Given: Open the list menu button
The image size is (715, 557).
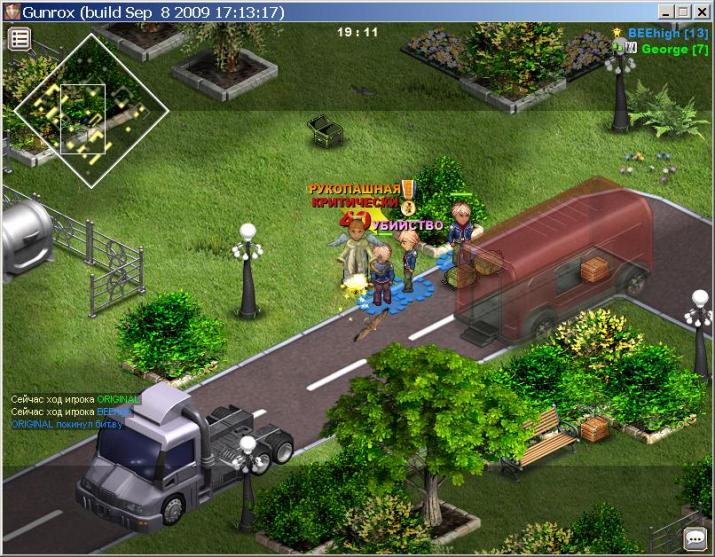Looking at the screenshot, I should tap(20, 39).
